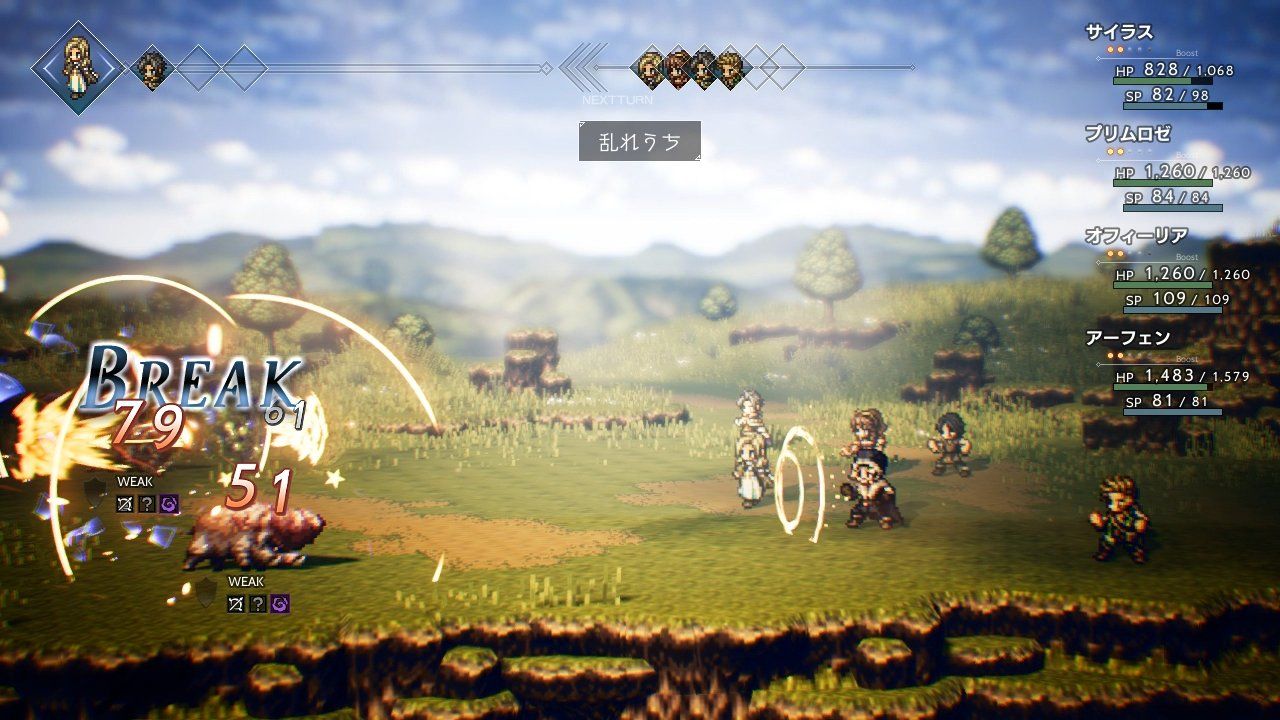The width and height of the screenshot is (1280, 720).
Task: Click the empty diamond after the active portrait
Action: [197, 68]
